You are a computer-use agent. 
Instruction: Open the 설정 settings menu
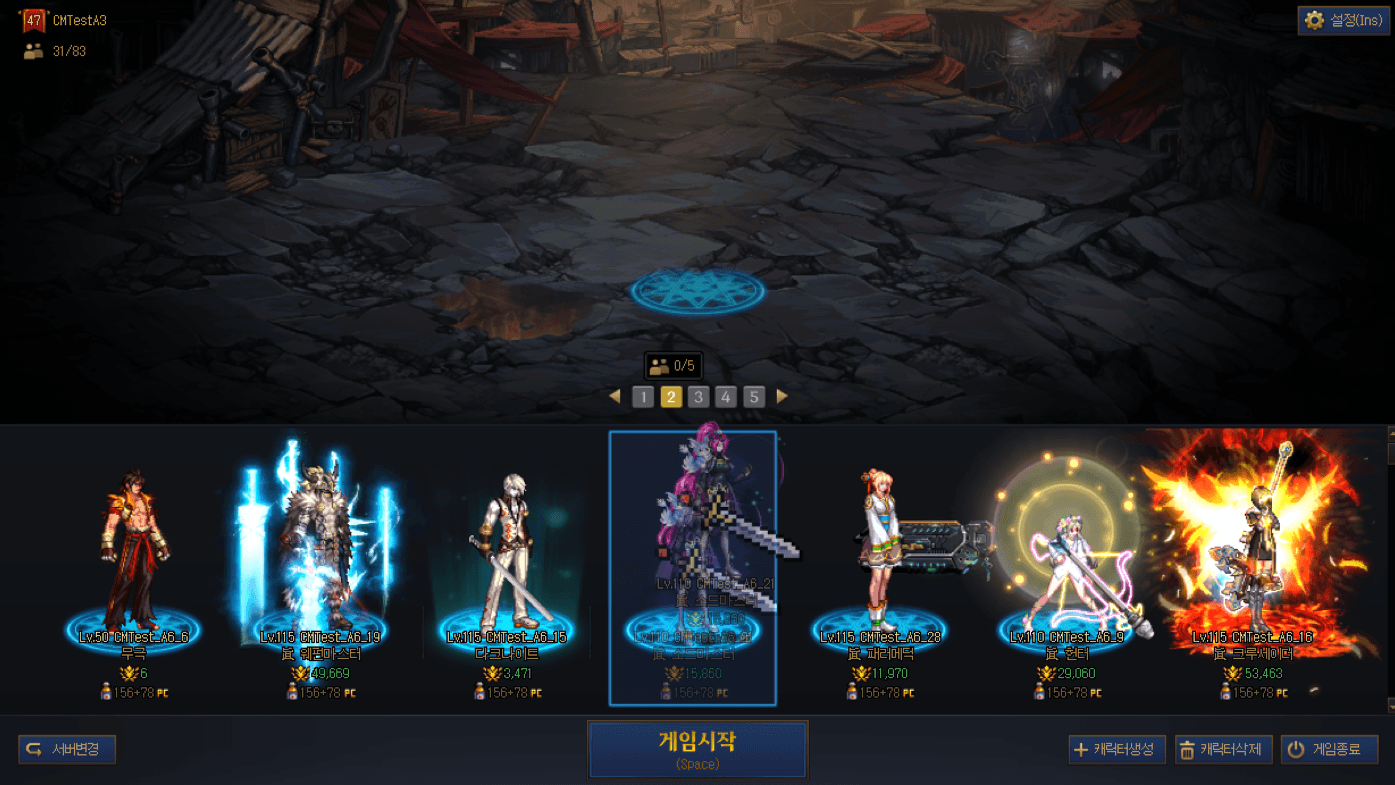[x=1343, y=20]
